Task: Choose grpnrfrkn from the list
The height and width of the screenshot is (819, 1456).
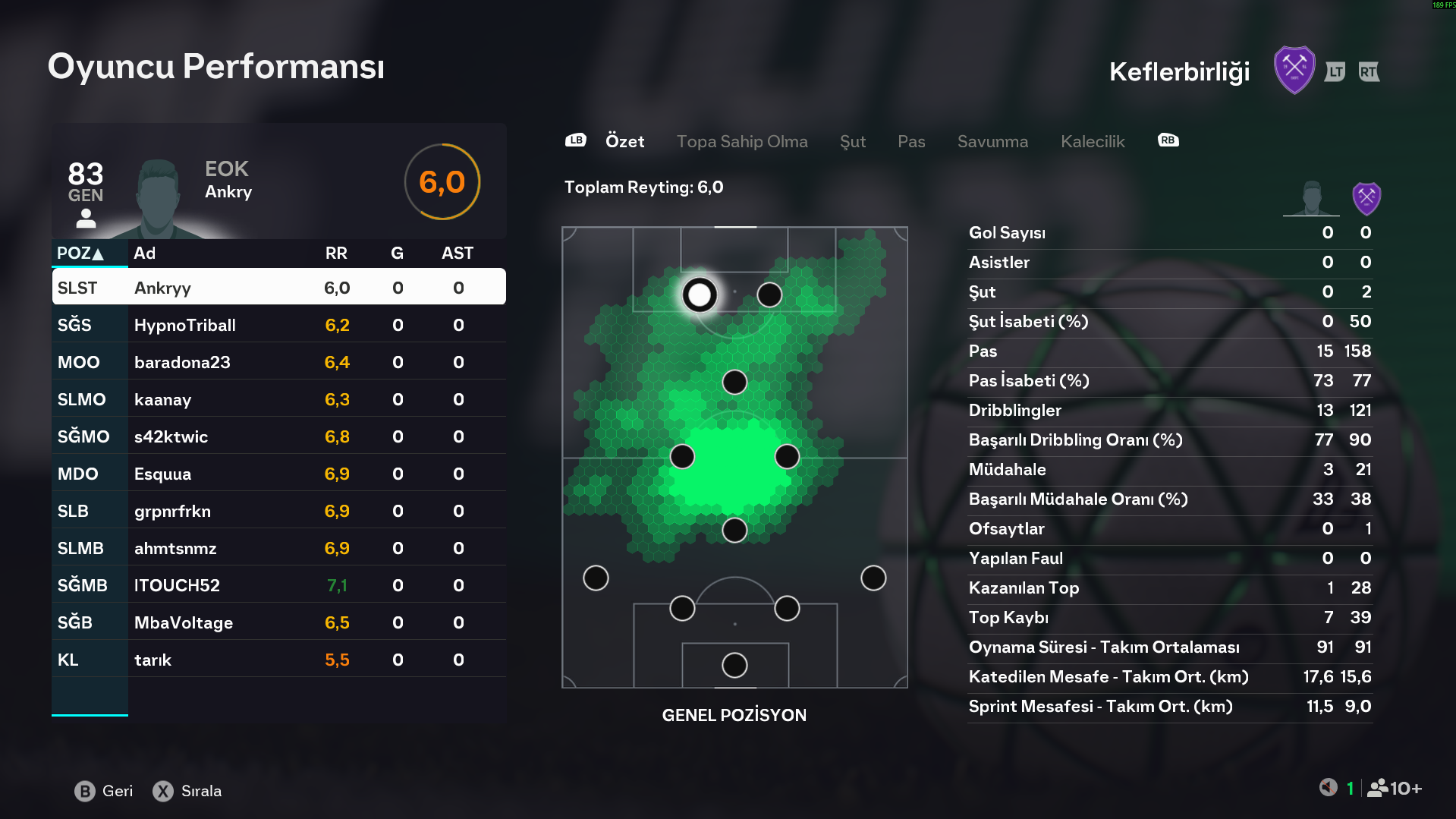Action: [278, 511]
